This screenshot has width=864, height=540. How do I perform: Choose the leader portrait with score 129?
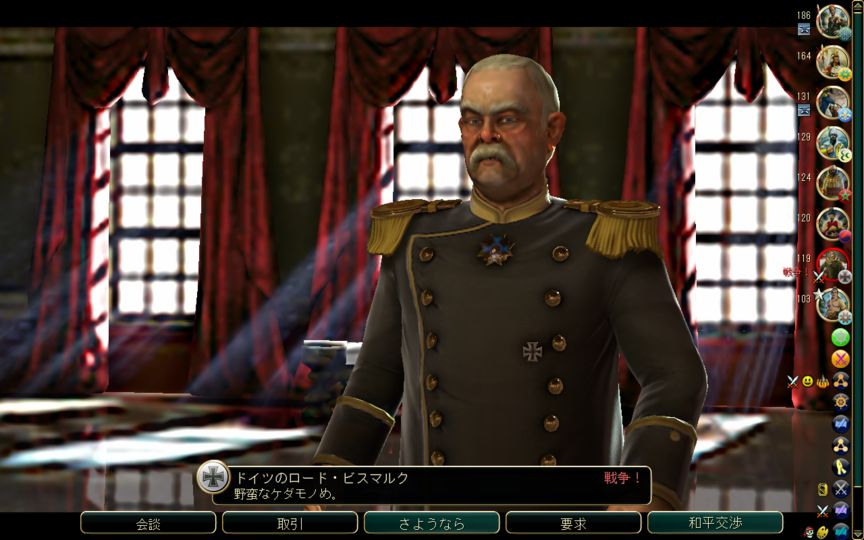pos(832,142)
